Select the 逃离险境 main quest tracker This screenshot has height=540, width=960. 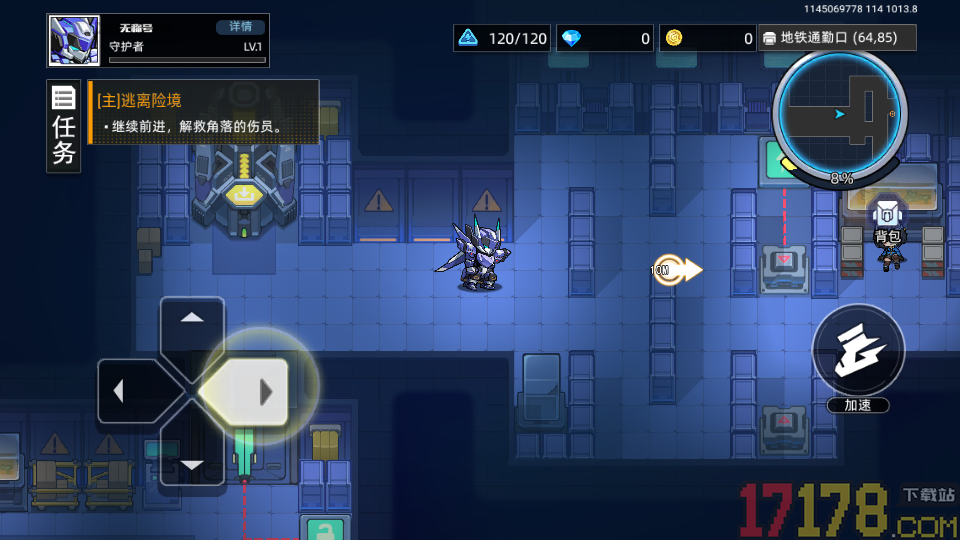(x=204, y=113)
